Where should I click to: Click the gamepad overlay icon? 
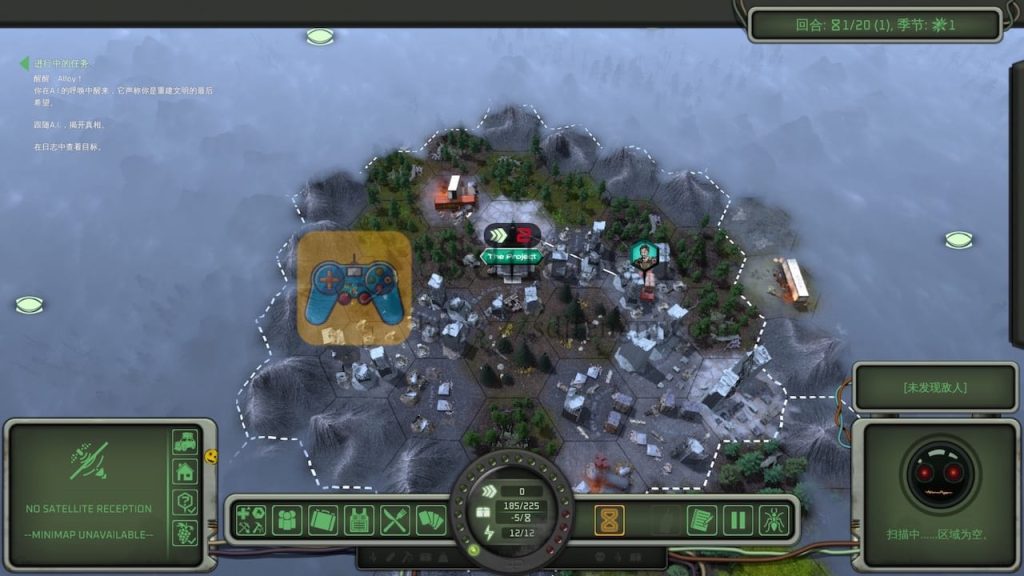[x=355, y=288]
